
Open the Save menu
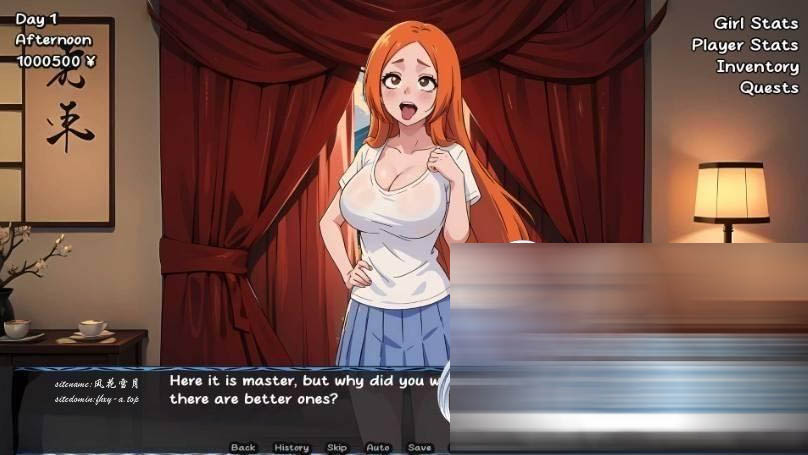[x=420, y=447]
